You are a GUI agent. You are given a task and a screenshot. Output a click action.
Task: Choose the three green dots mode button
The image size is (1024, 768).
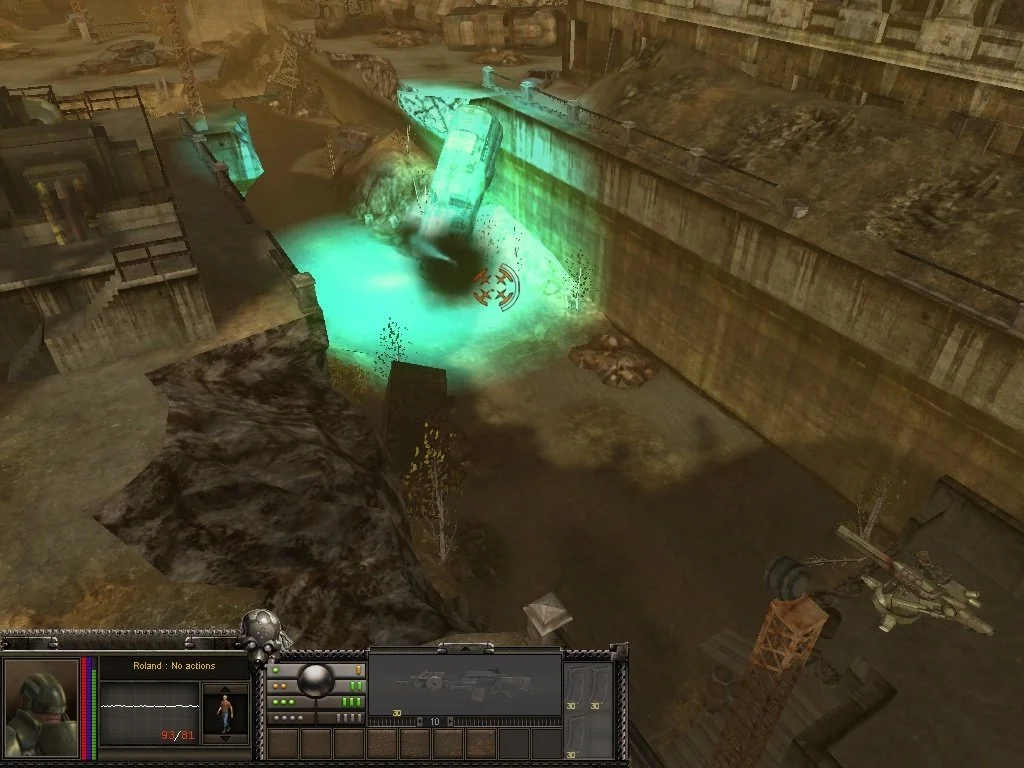coord(285,702)
